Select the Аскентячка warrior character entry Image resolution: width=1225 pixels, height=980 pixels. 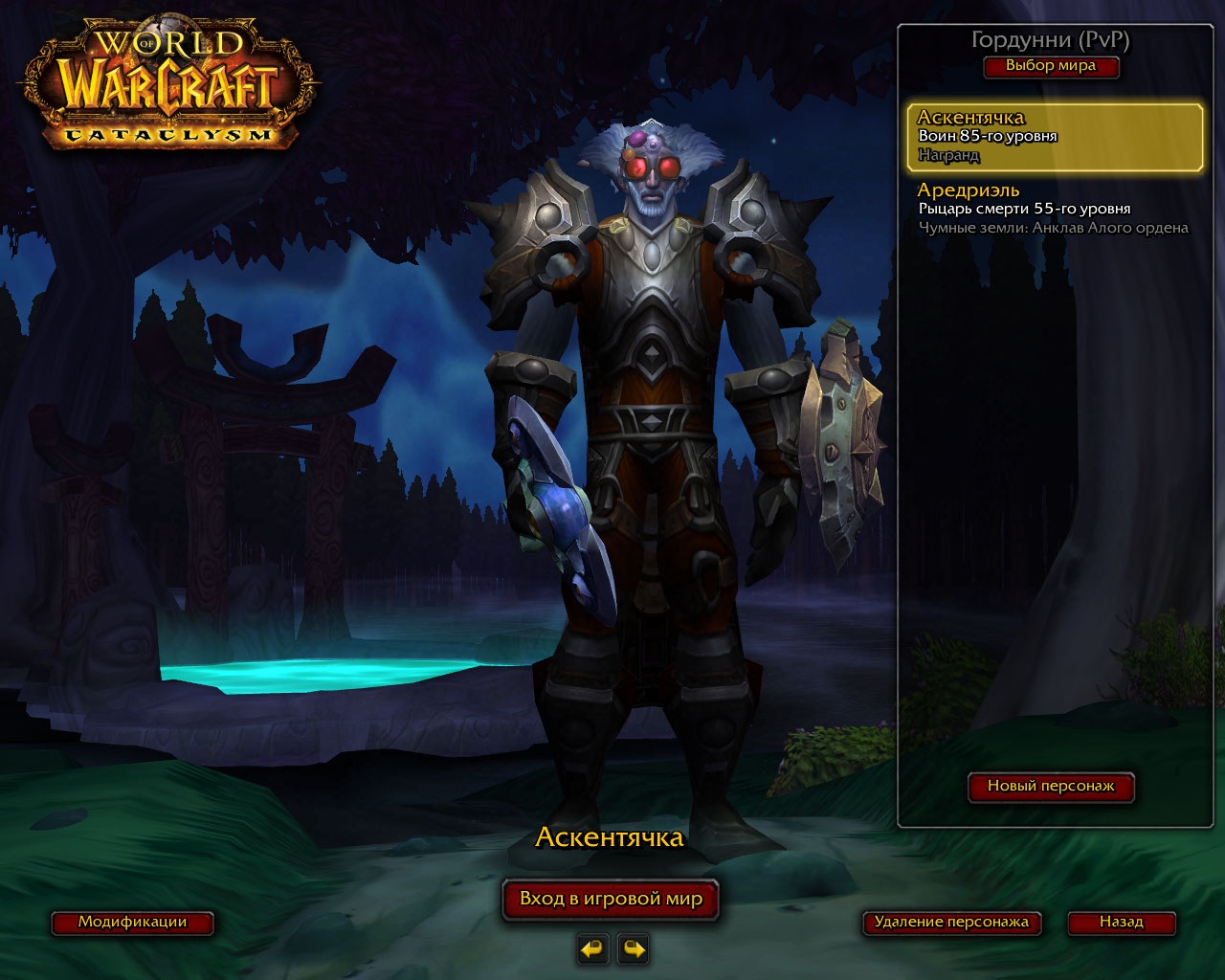[x=1055, y=137]
